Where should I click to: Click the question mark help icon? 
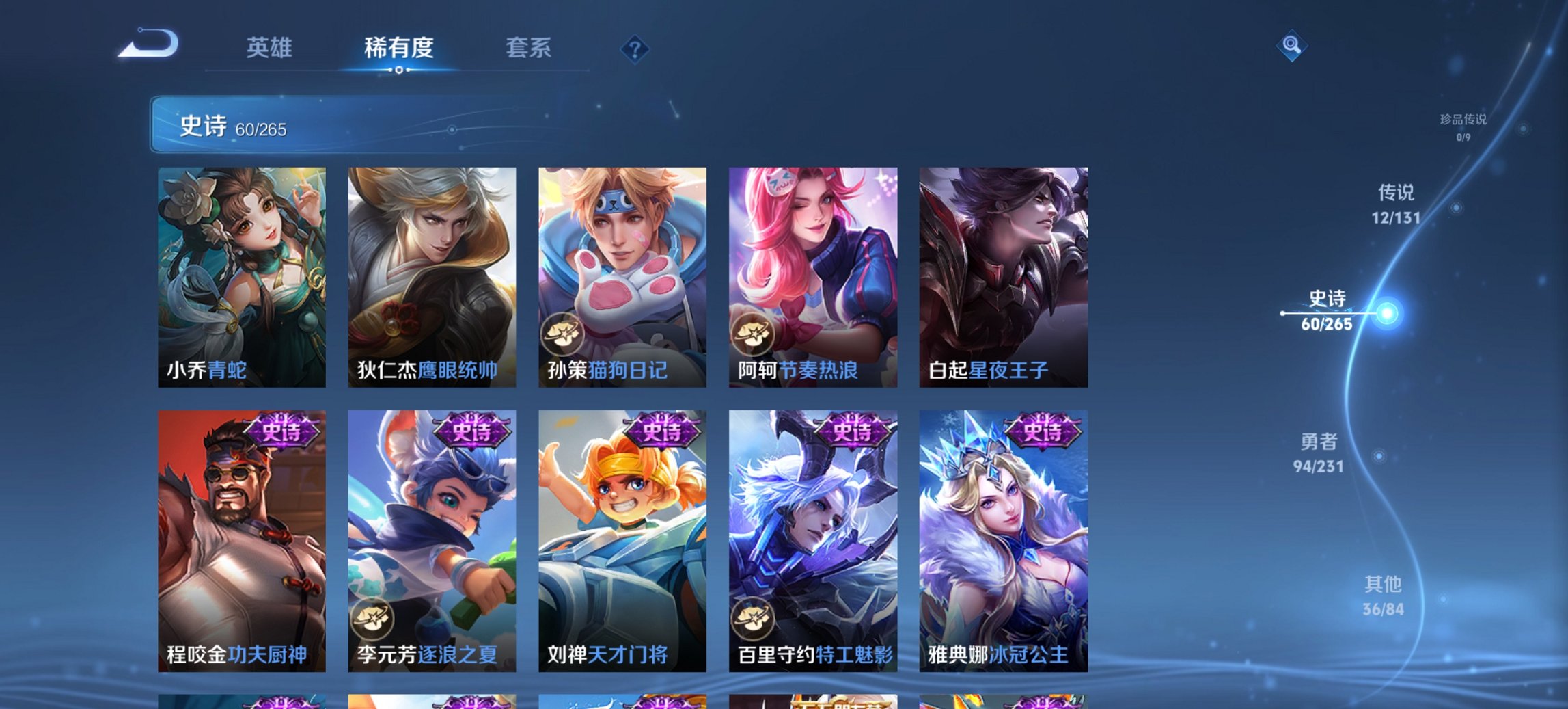coord(634,48)
